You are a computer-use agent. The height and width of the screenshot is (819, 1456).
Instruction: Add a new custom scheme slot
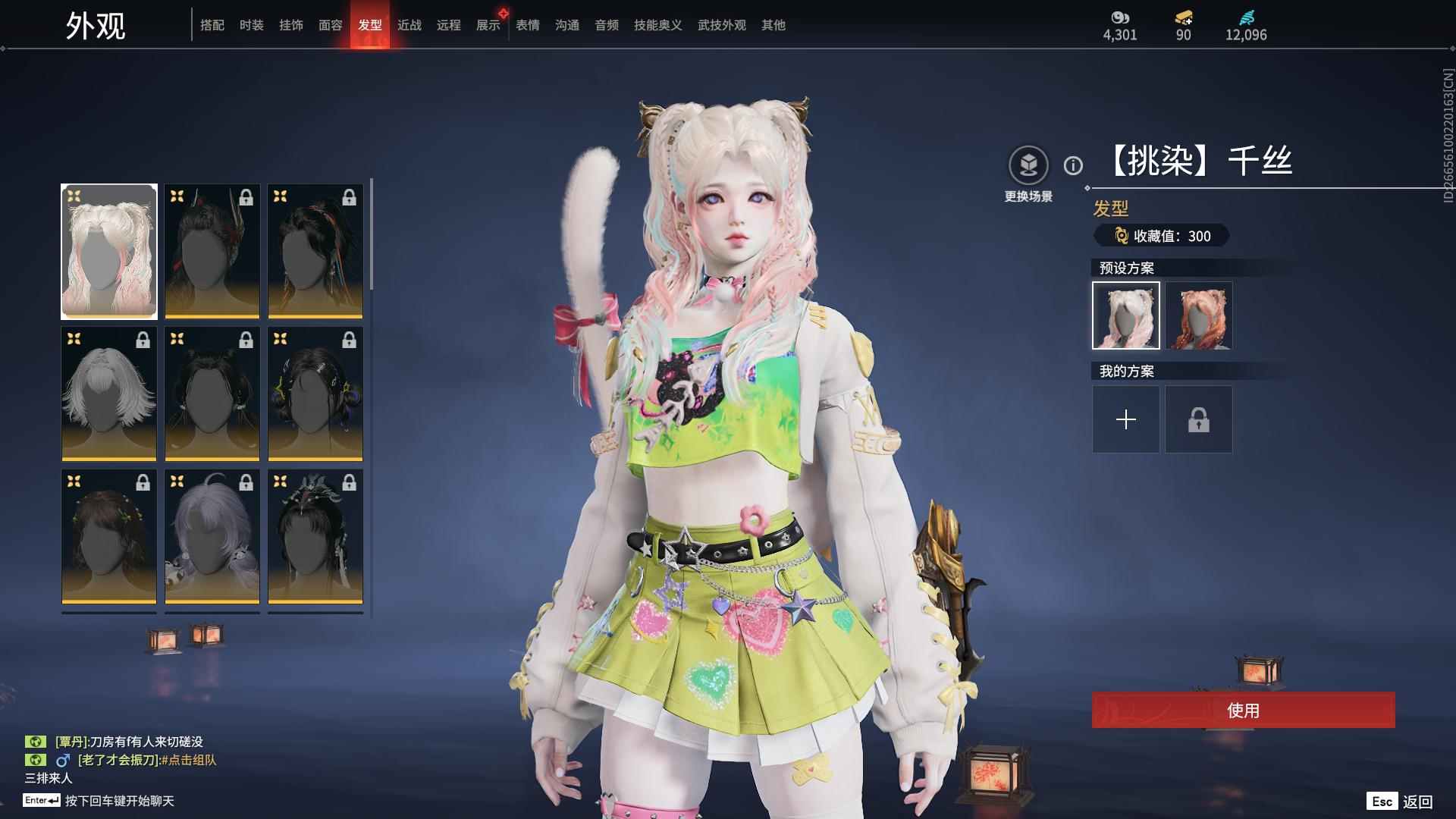[x=1126, y=419]
